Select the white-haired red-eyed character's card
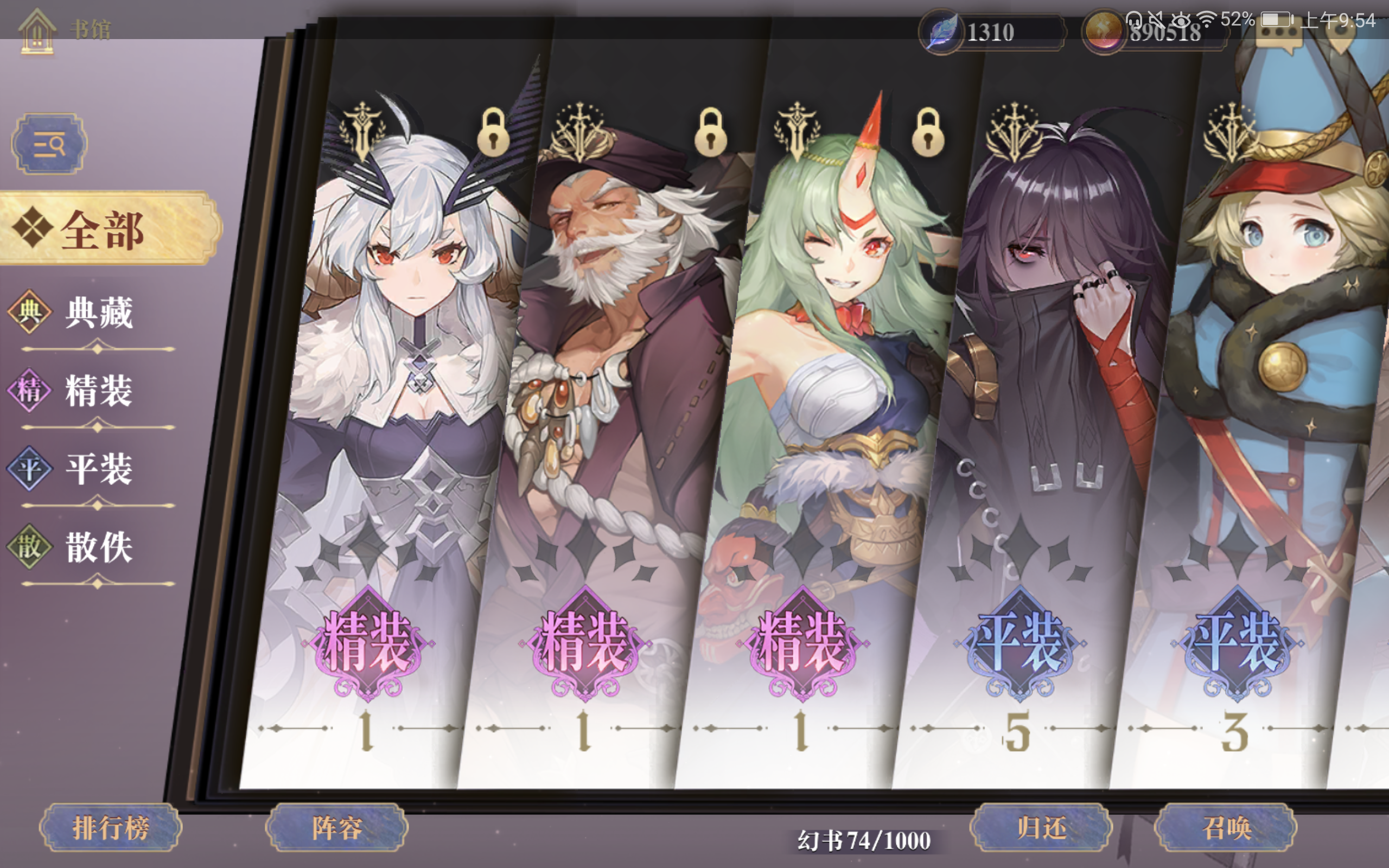The height and width of the screenshot is (868, 1389). (x=402, y=402)
